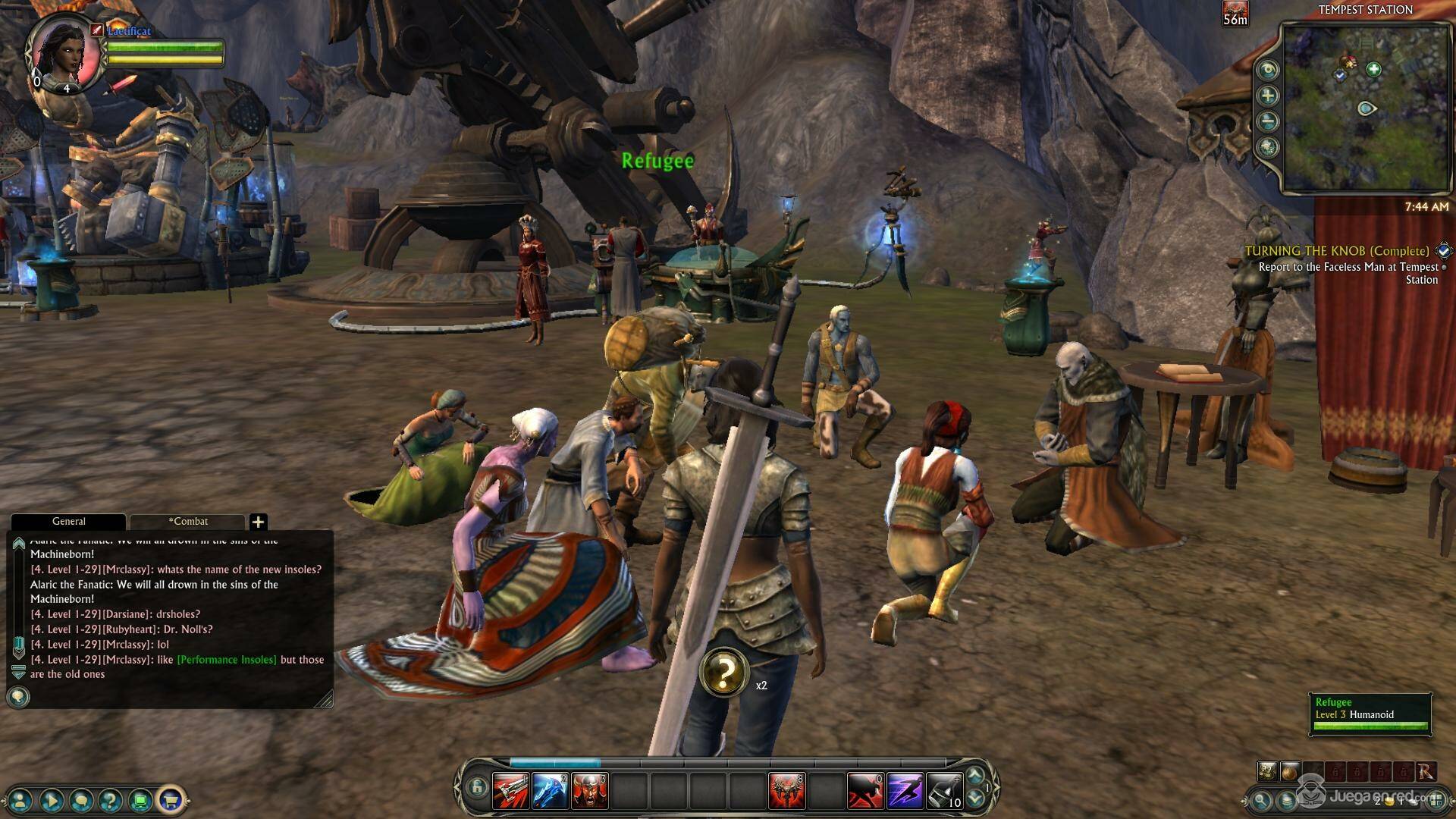Open the shopping cart store

point(170,799)
